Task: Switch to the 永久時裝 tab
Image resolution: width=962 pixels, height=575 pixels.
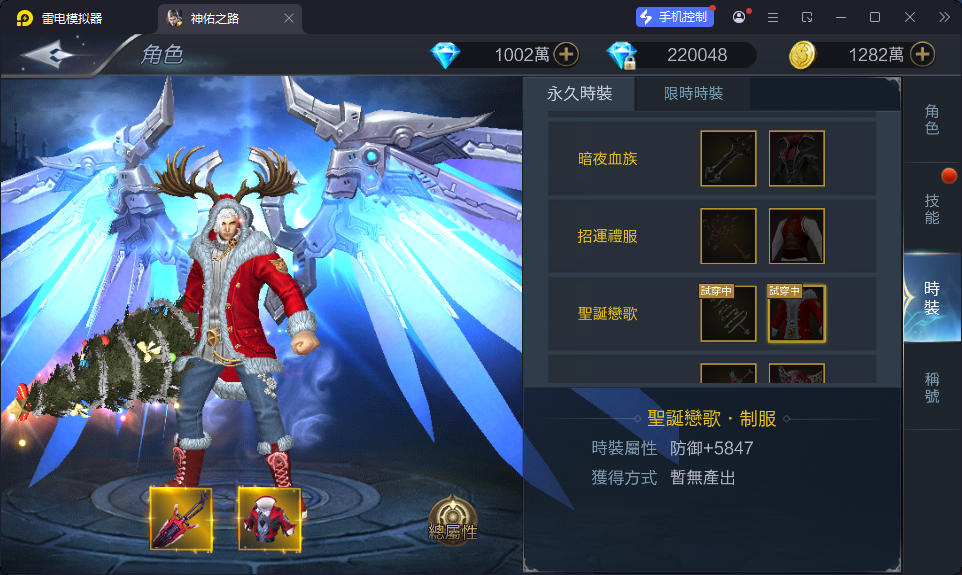Action: pyautogui.click(x=579, y=94)
